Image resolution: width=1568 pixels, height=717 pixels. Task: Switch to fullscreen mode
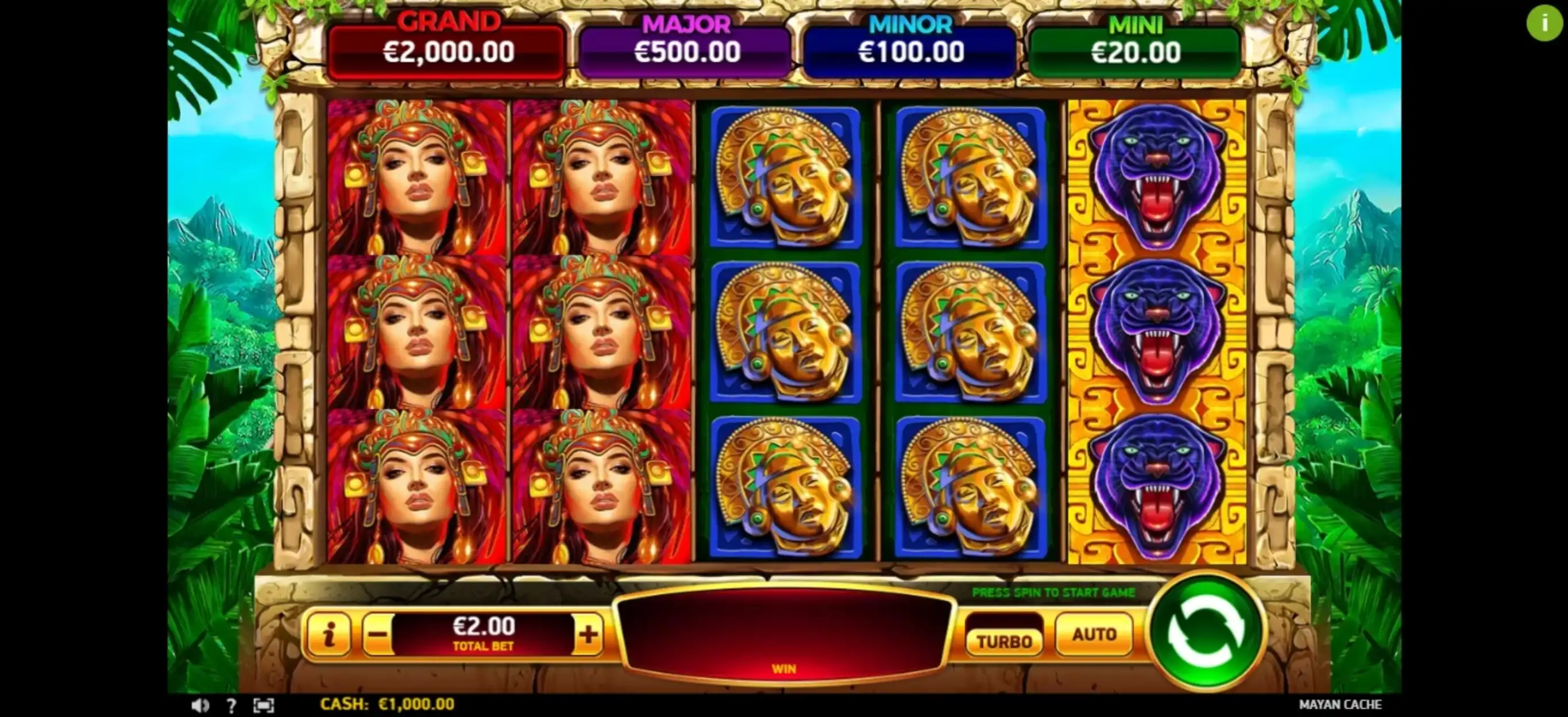click(x=264, y=705)
